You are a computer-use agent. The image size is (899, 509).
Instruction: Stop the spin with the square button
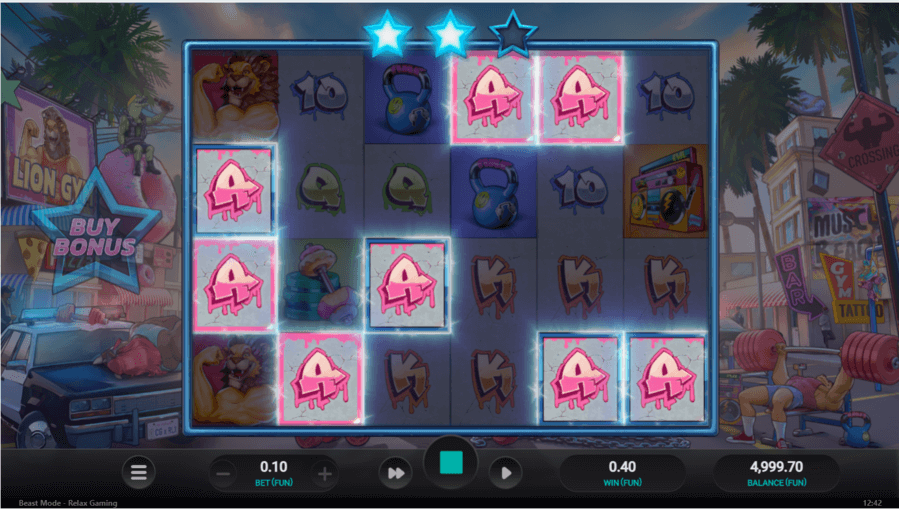click(x=451, y=464)
